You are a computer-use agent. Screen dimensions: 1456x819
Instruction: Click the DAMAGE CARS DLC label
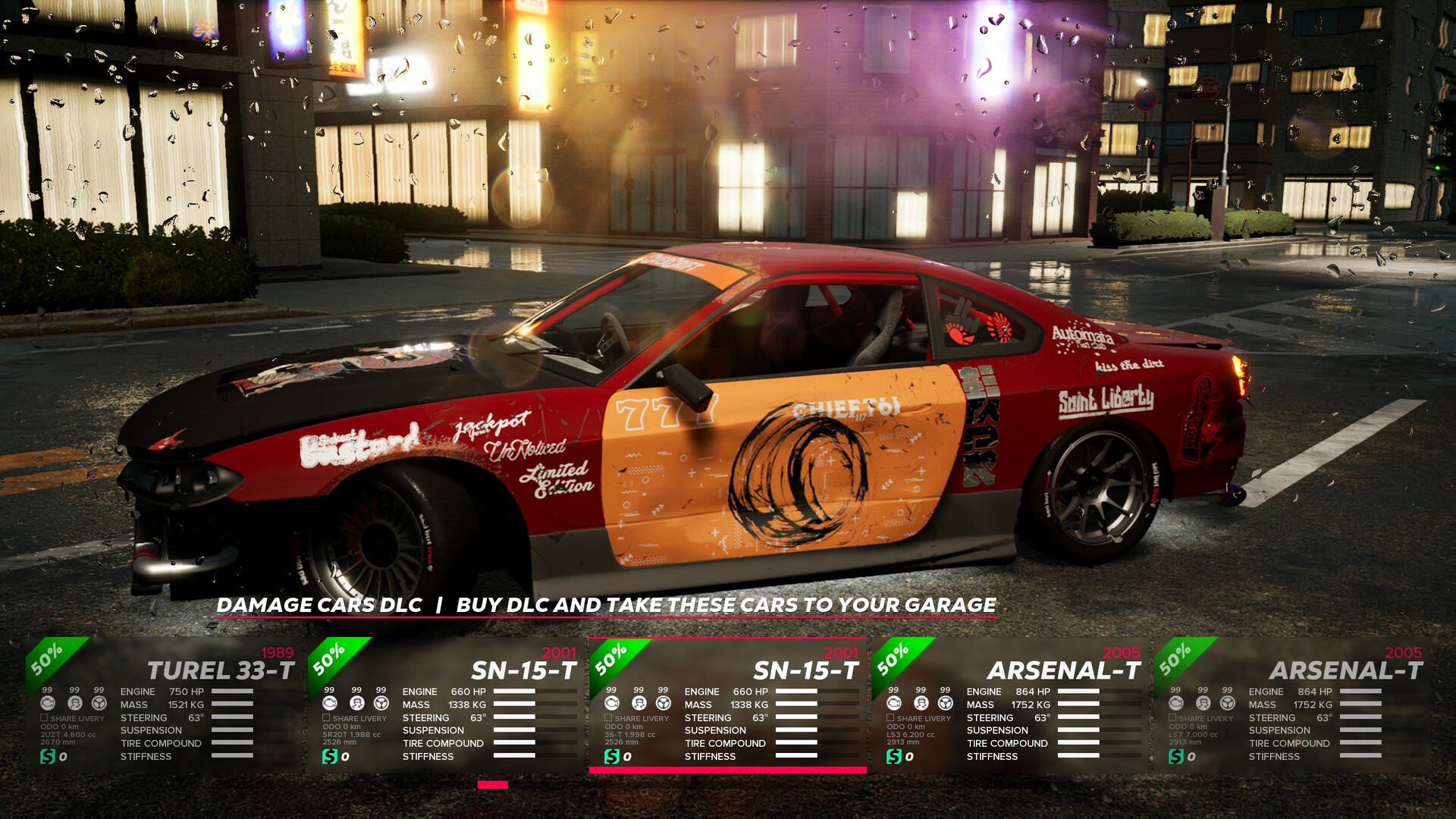click(x=319, y=606)
